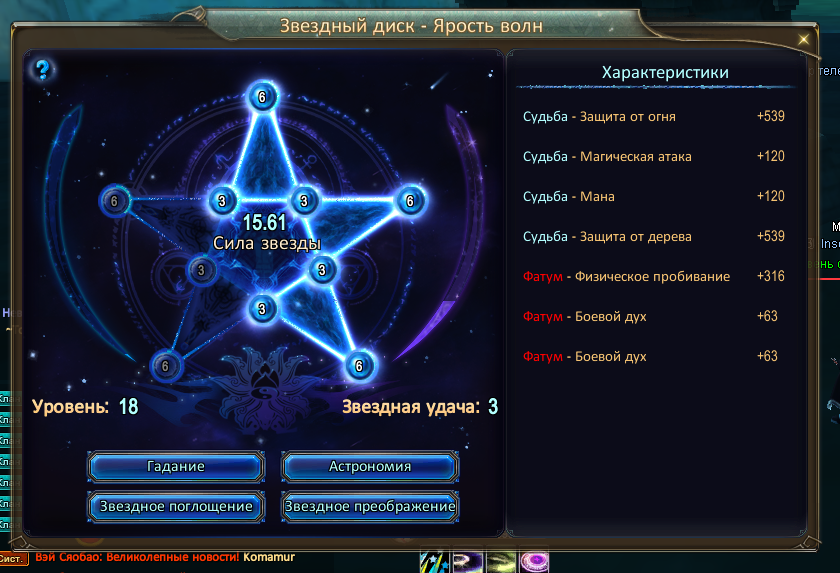Click the purple swirl skill icon

point(533,562)
